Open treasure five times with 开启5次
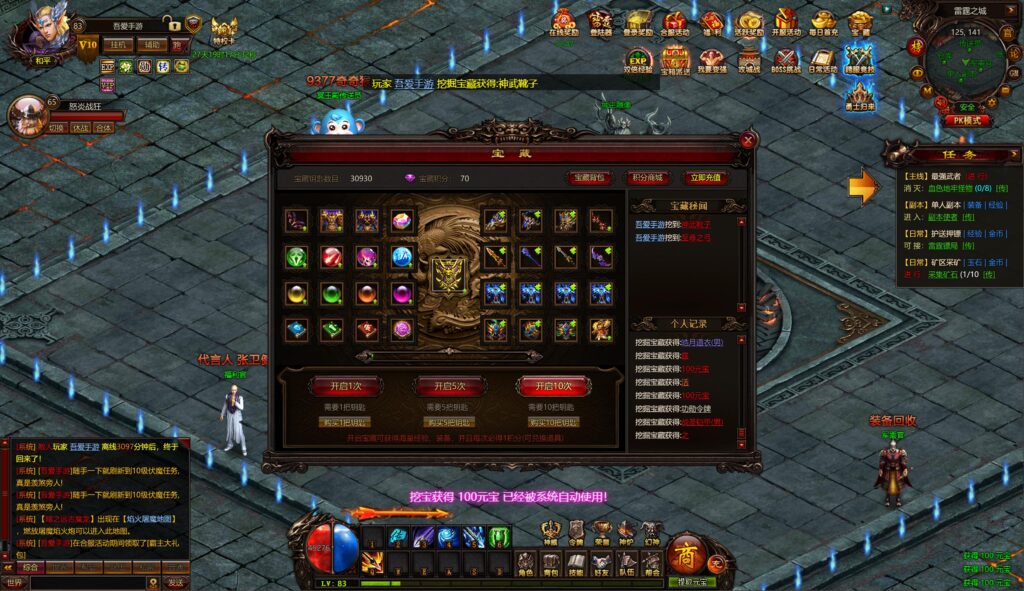1024x591 pixels. click(x=442, y=386)
